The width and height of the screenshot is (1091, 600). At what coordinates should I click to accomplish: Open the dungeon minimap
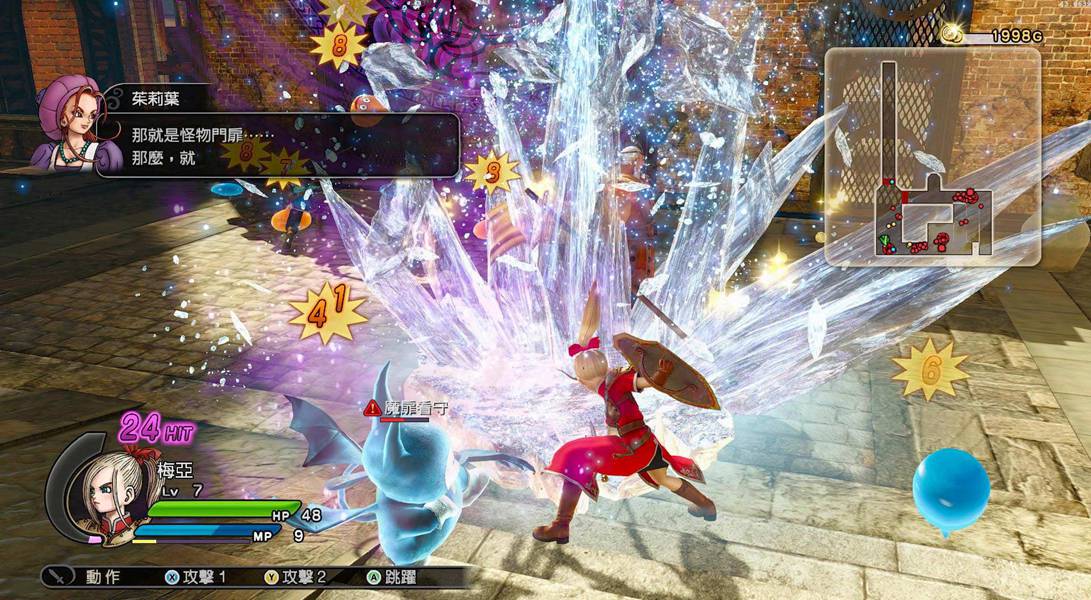tap(932, 158)
